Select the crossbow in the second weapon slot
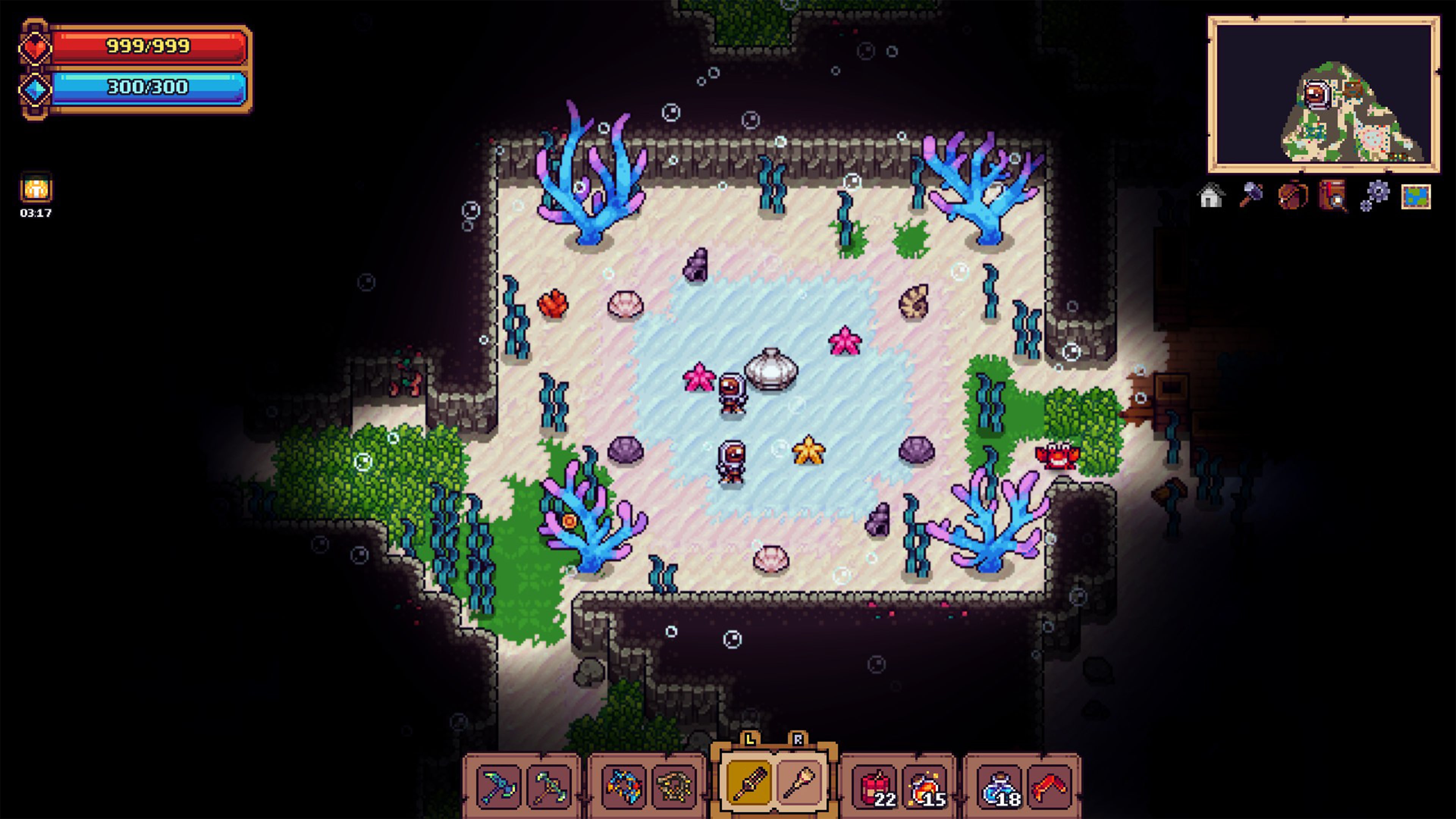The height and width of the screenshot is (819, 1456). tap(549, 787)
